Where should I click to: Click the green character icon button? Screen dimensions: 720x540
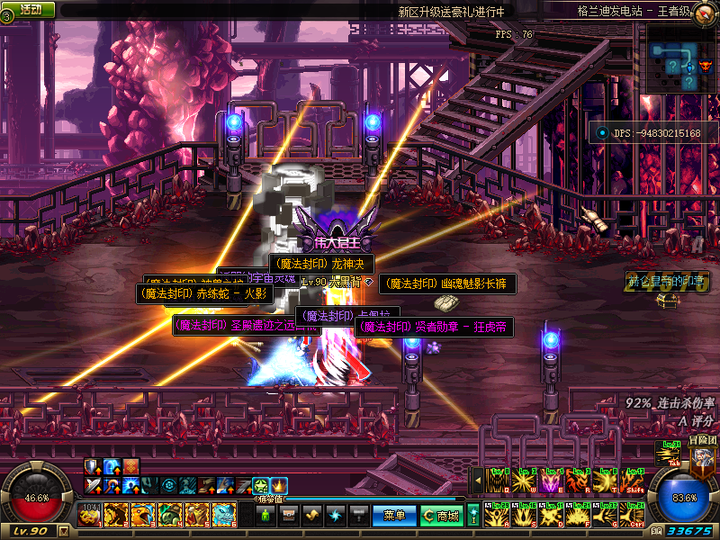(265, 516)
